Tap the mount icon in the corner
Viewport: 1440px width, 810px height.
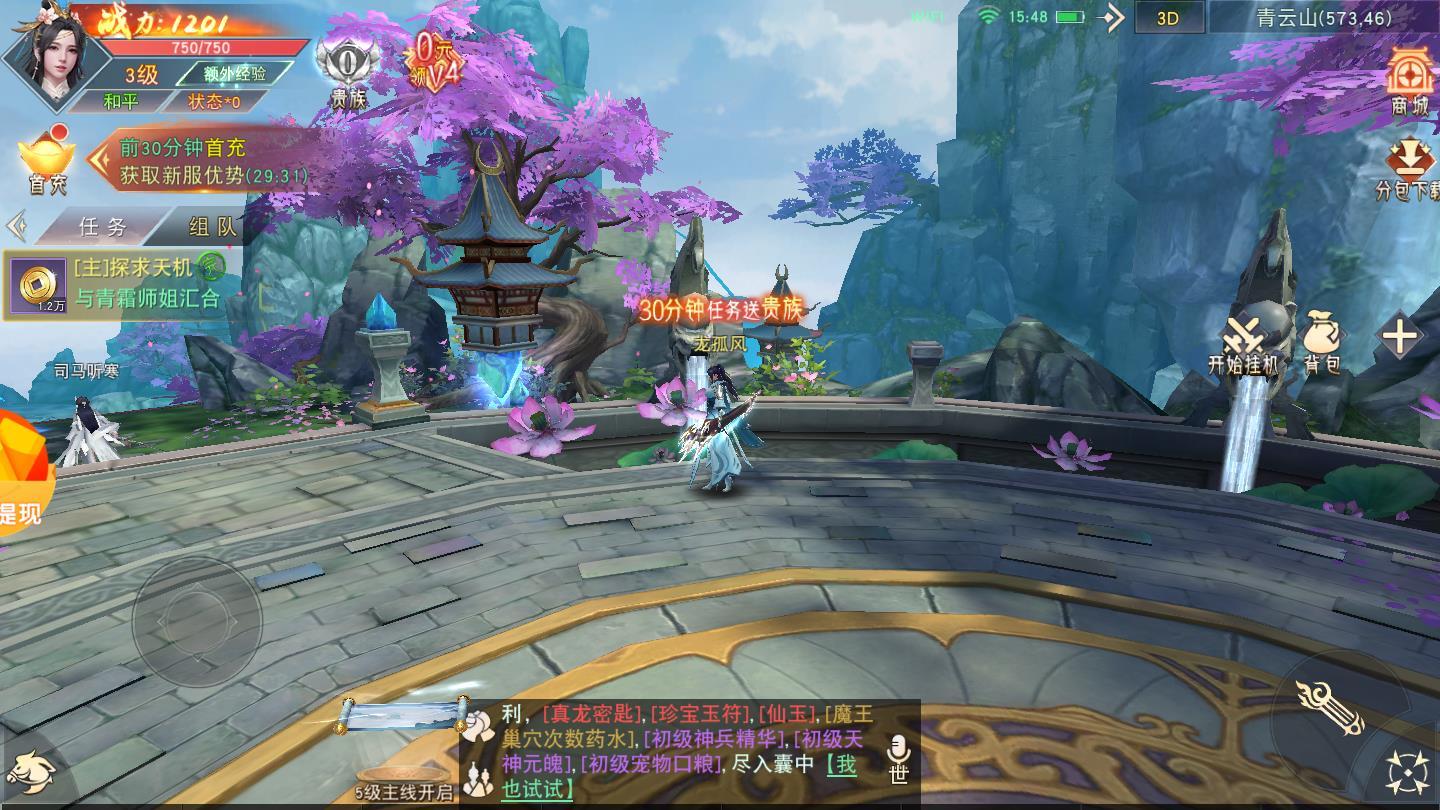[29, 772]
